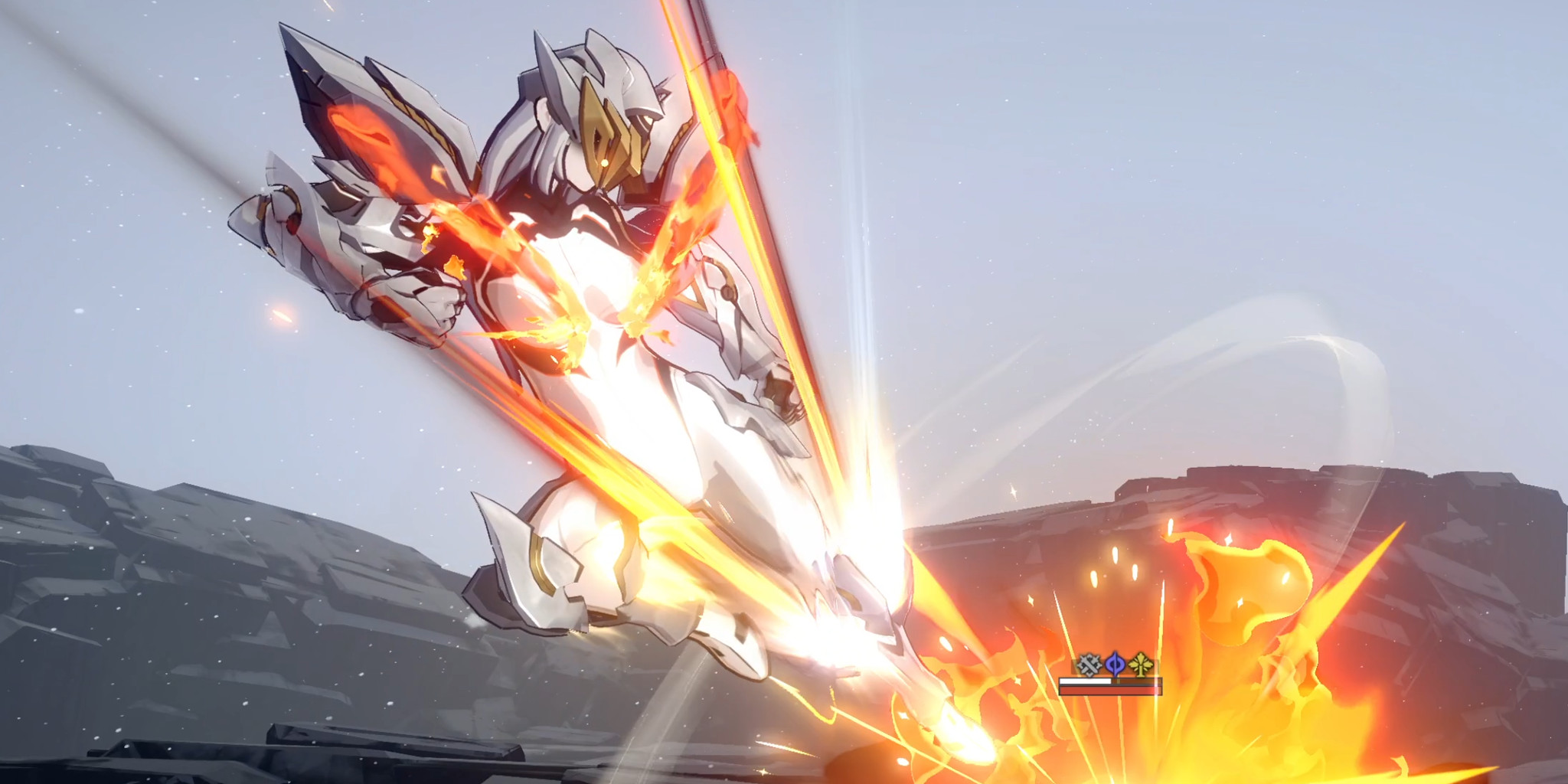Screen dimensions: 1568x784
Task: Click the white stagger gauge
Action: [x=1083, y=681]
